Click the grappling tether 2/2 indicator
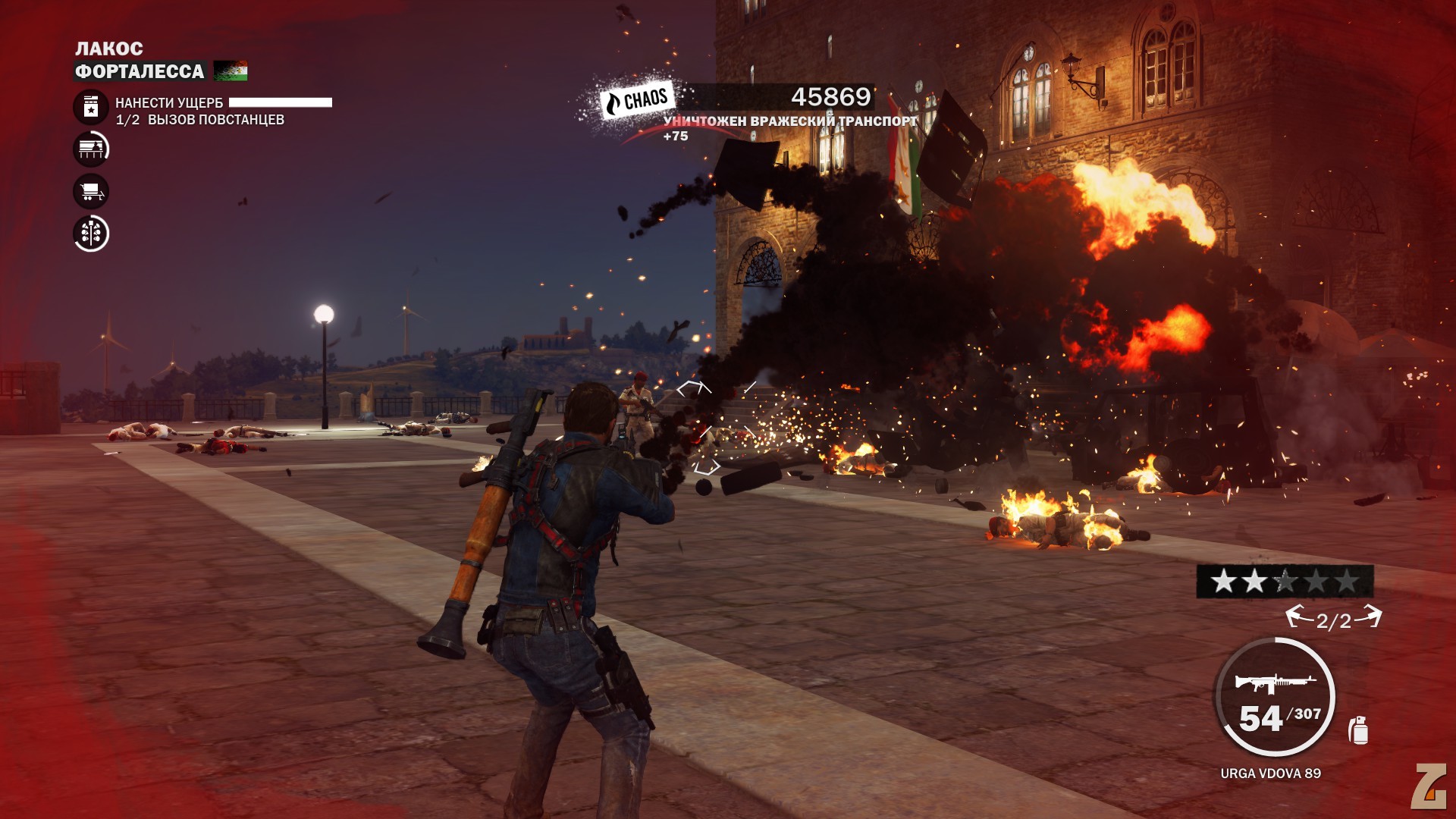The height and width of the screenshot is (819, 1456). pyautogui.click(x=1334, y=620)
